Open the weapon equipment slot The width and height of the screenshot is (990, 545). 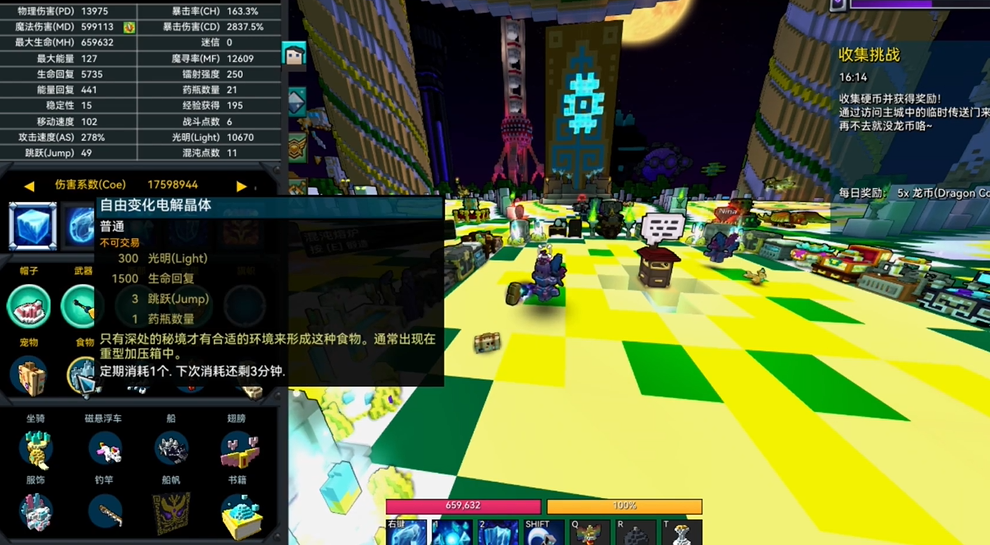[80, 304]
